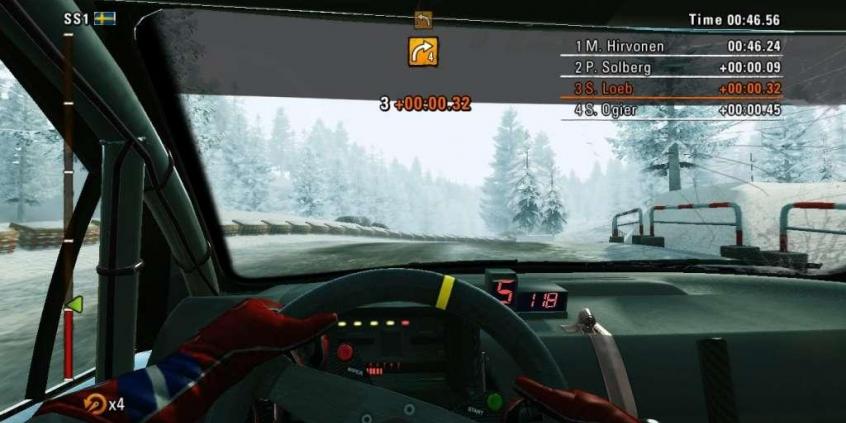Select M. Hirvonen's leaderboard row

coord(677,46)
